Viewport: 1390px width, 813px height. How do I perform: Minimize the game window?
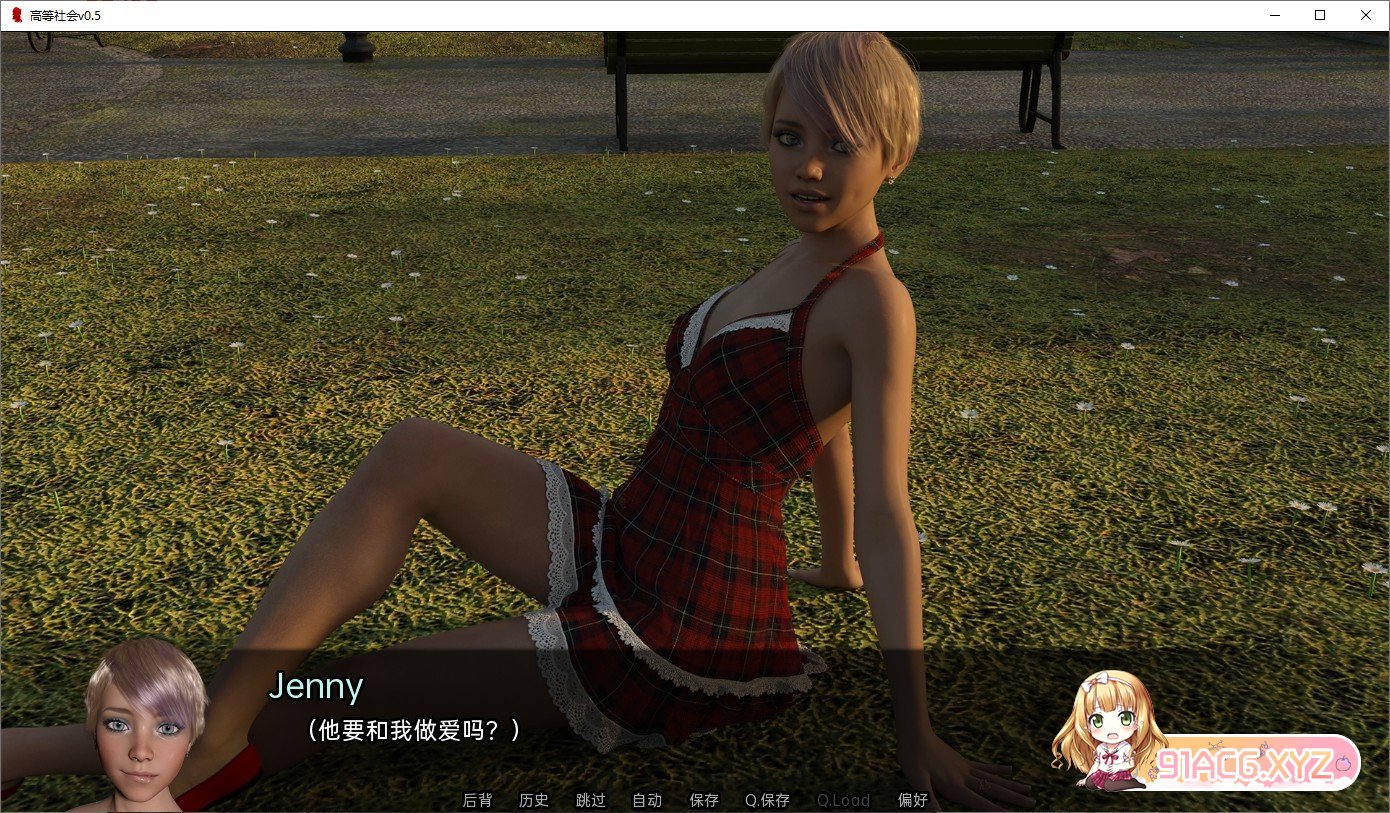click(1274, 15)
